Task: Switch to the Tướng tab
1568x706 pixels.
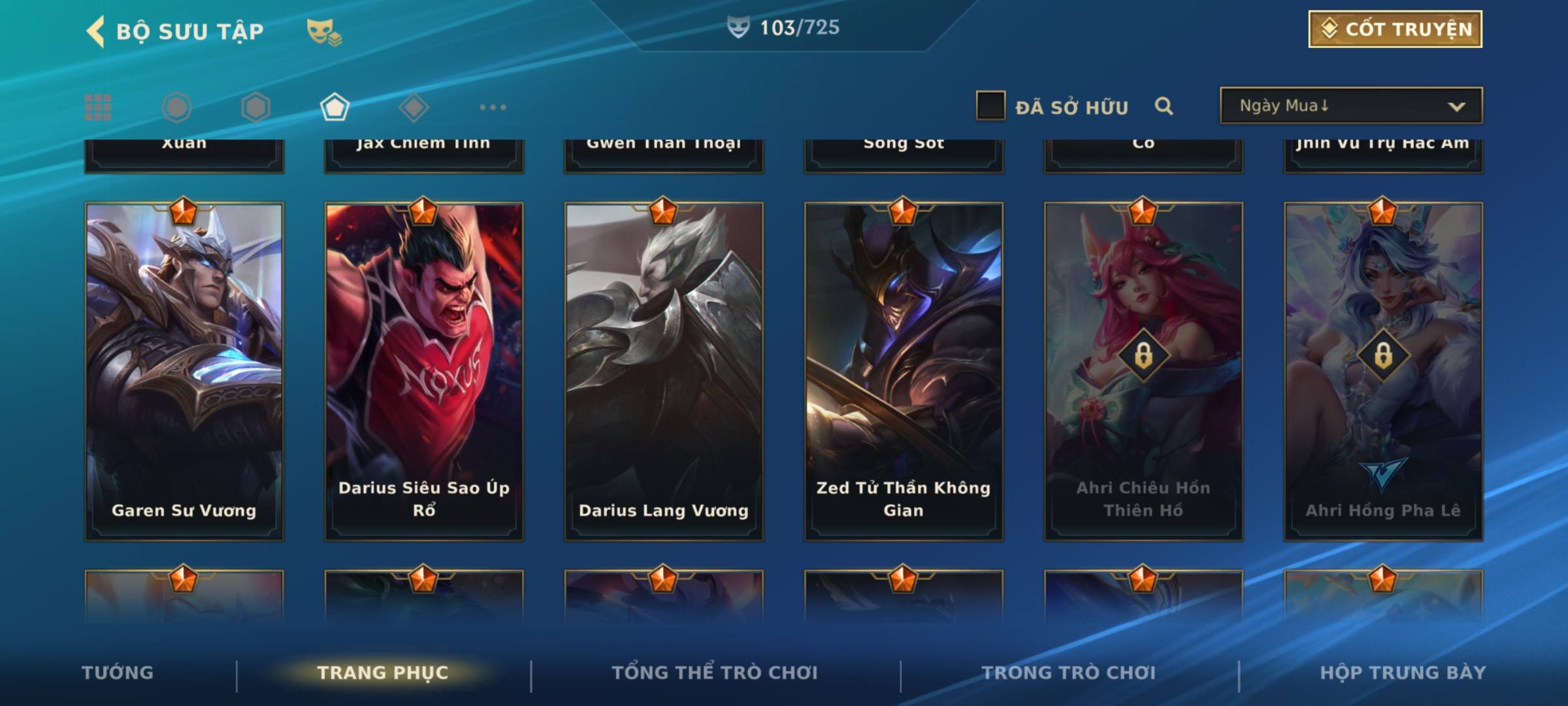Action: [118, 673]
